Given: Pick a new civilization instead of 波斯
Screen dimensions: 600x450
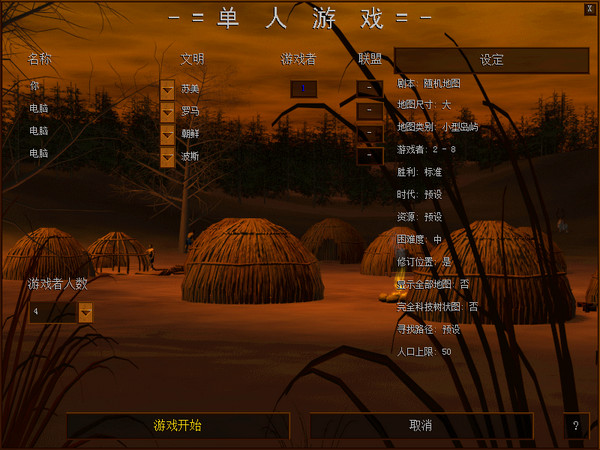Looking at the screenshot, I should 167,156.
